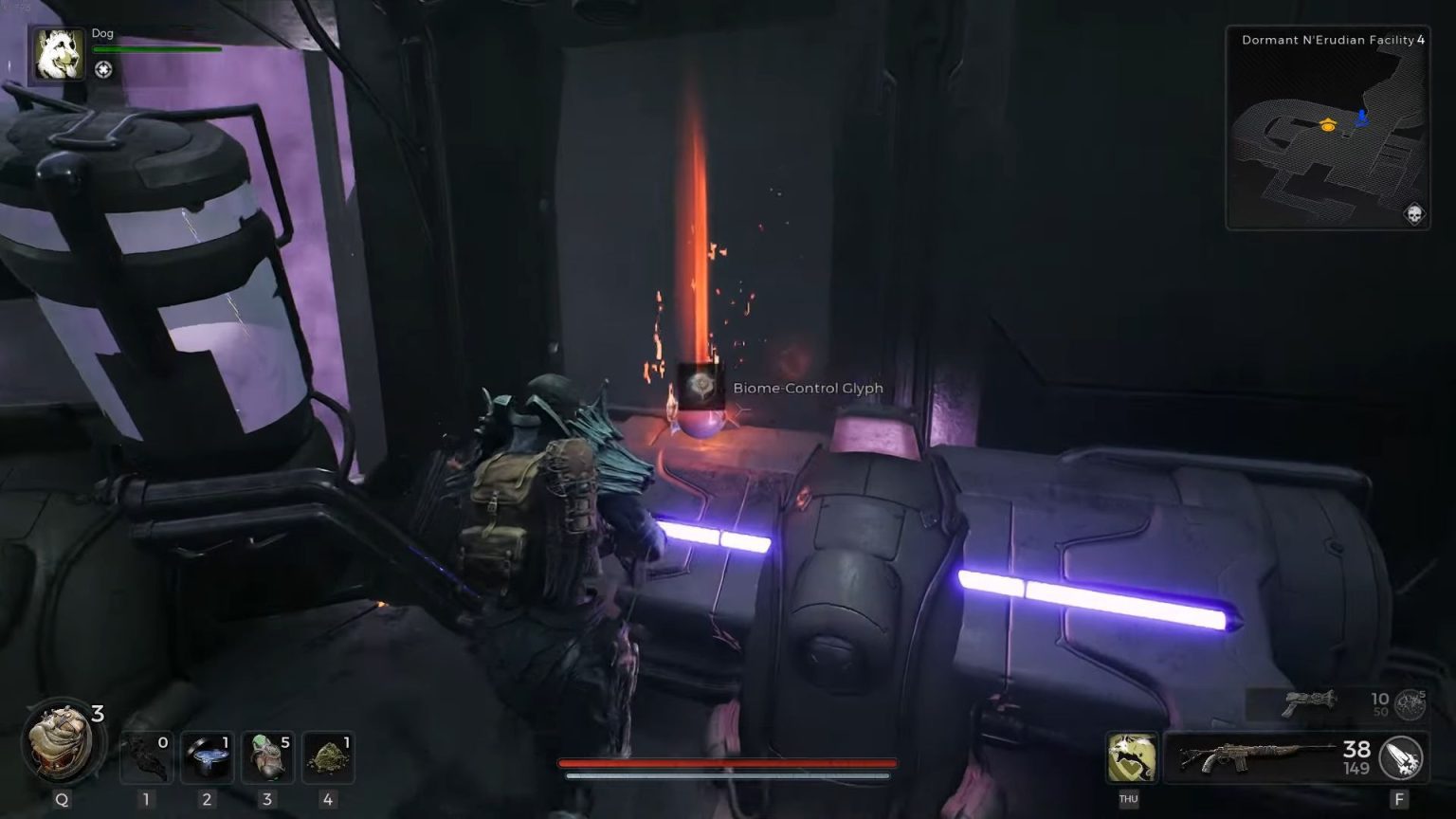
Task: Click the Dog companion portrait
Action: tap(59, 54)
